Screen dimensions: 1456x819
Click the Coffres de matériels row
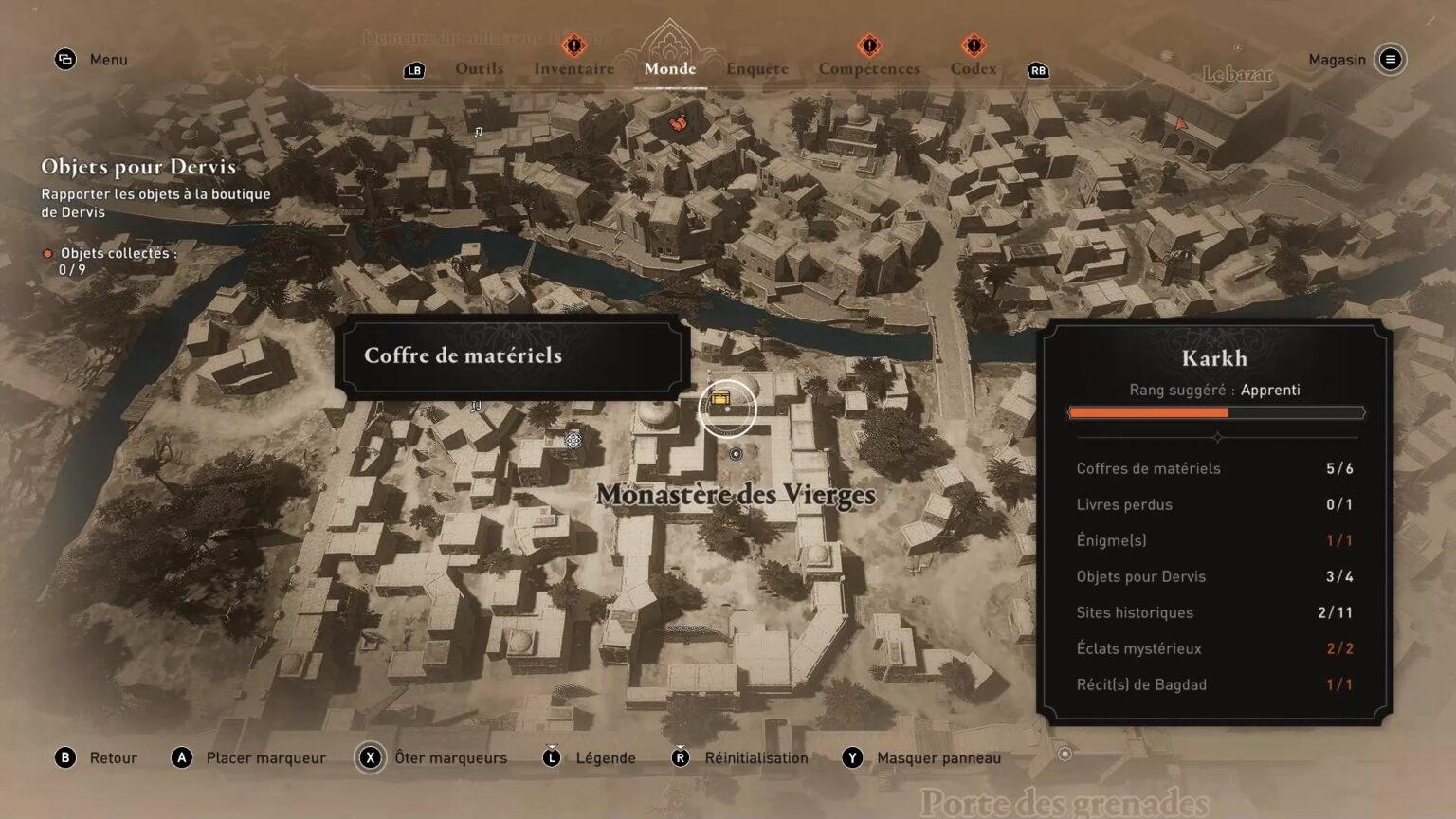pos(1213,468)
